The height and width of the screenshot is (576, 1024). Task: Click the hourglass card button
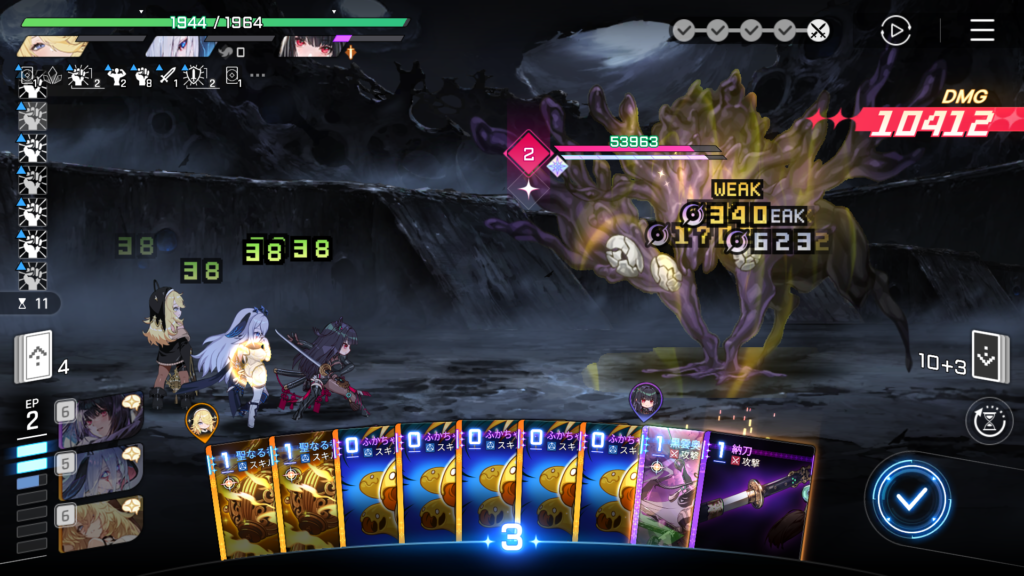989,421
